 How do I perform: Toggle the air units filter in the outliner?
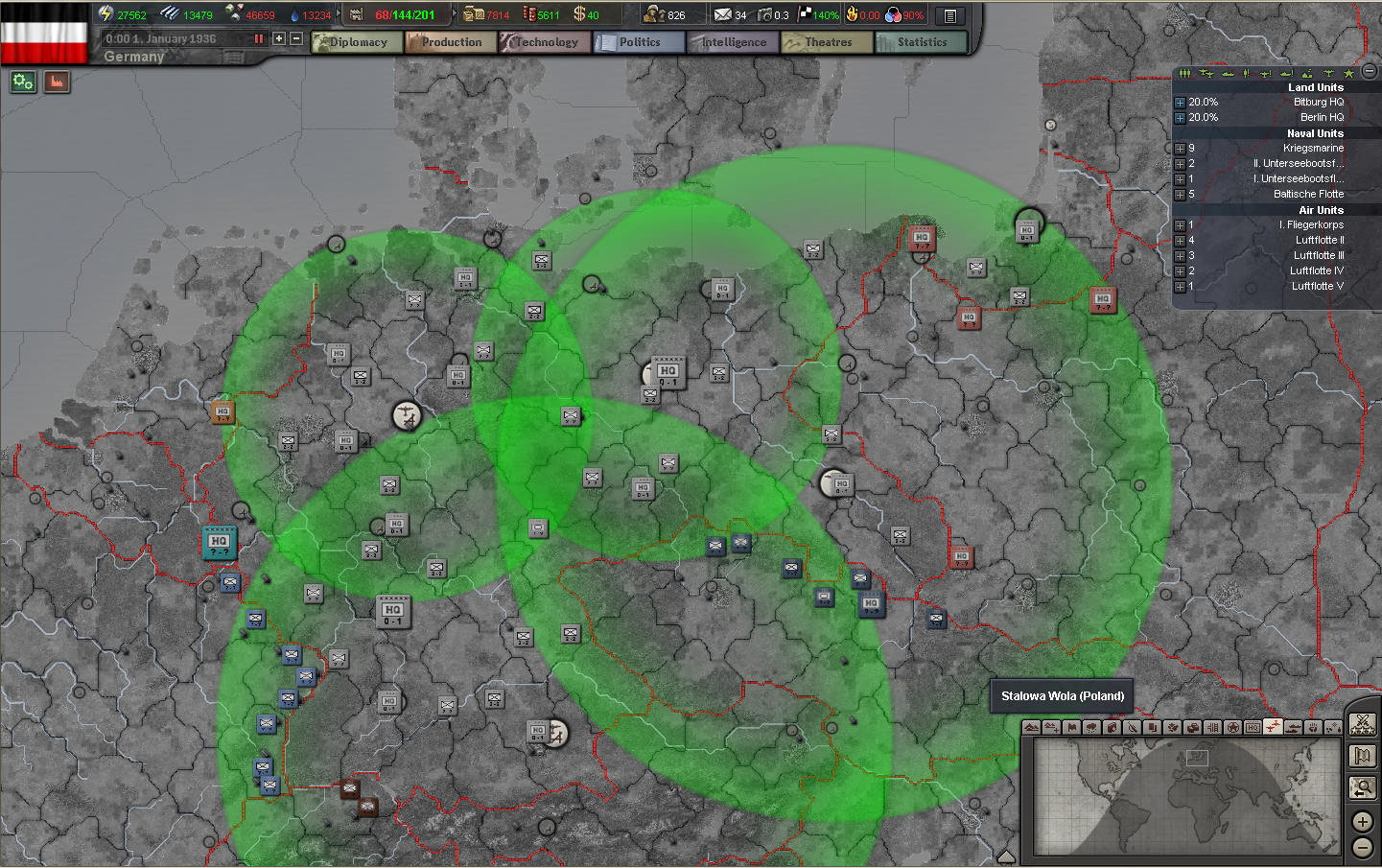click(x=1206, y=72)
